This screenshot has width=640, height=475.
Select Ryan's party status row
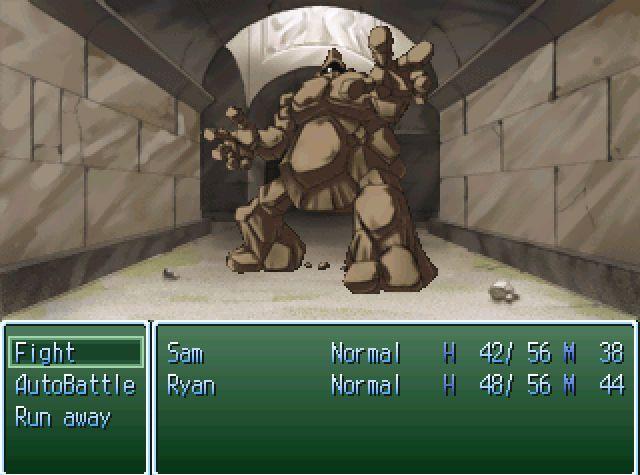pyautogui.click(x=394, y=385)
